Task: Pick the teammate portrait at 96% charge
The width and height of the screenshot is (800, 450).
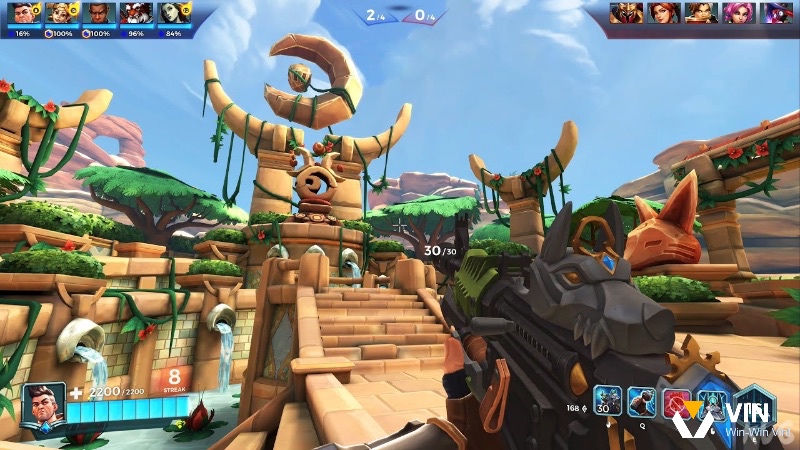Action: click(x=134, y=14)
